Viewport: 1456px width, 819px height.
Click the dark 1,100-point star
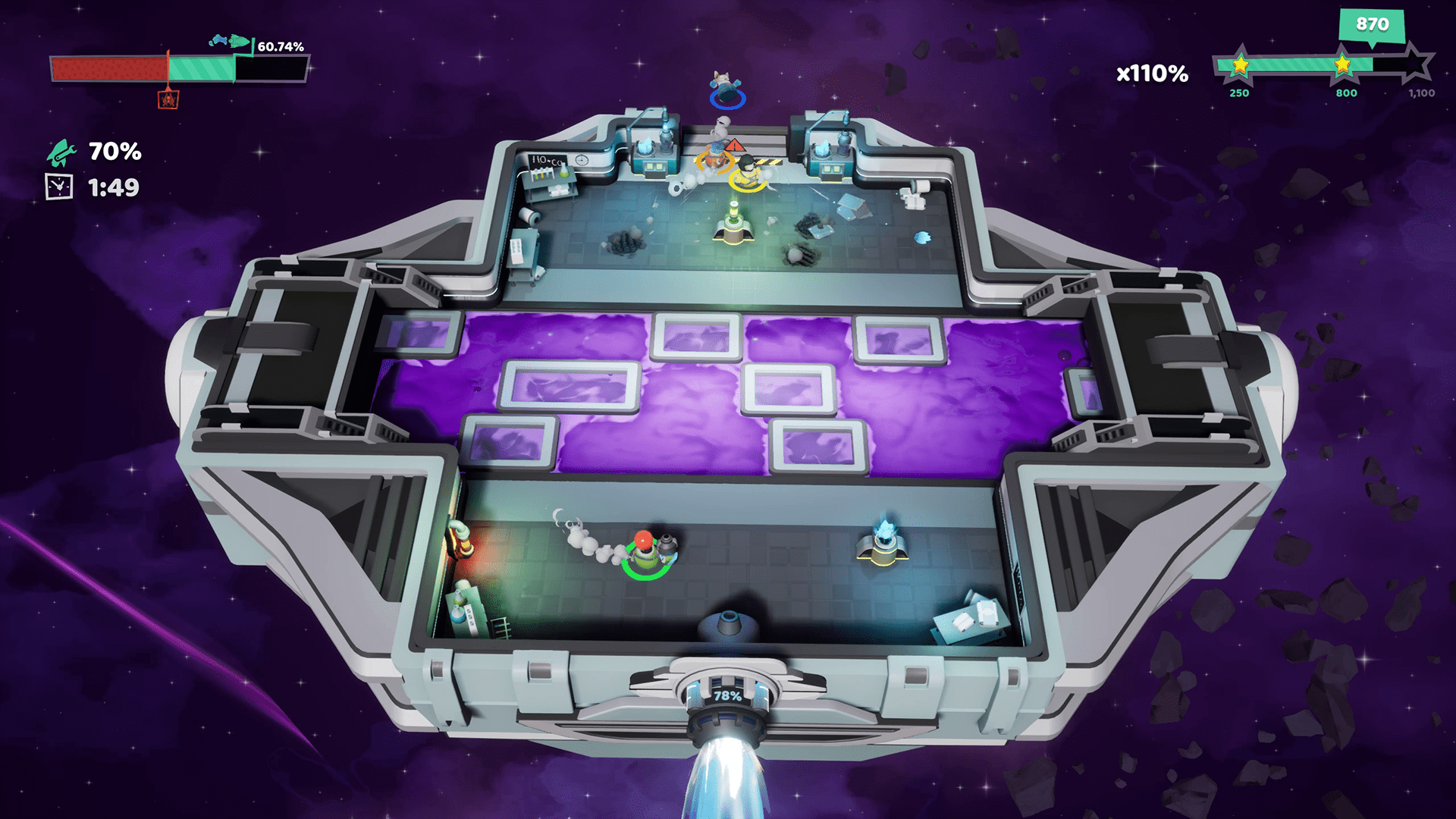(x=1415, y=64)
